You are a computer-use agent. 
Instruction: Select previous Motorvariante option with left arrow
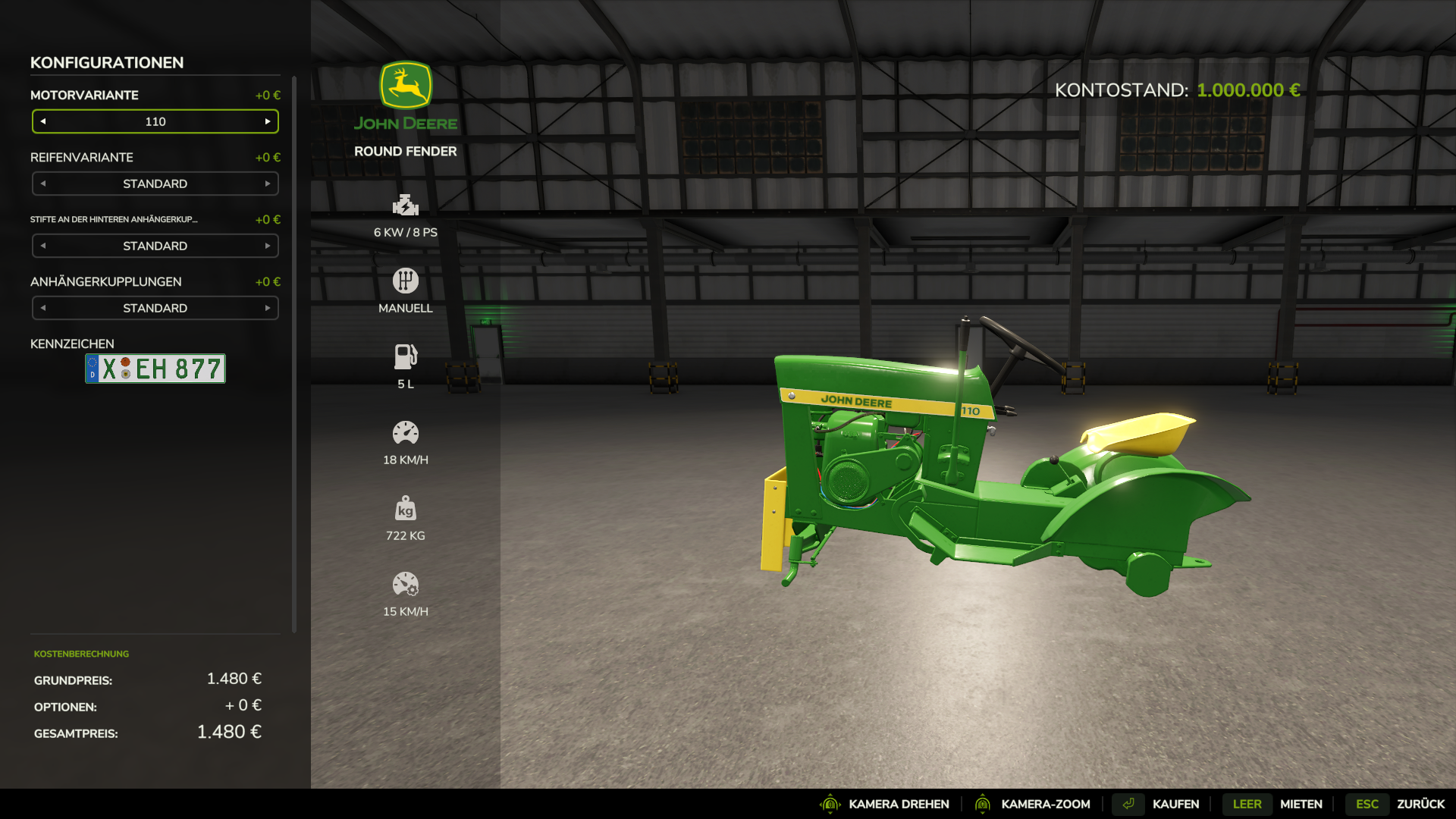point(43,121)
